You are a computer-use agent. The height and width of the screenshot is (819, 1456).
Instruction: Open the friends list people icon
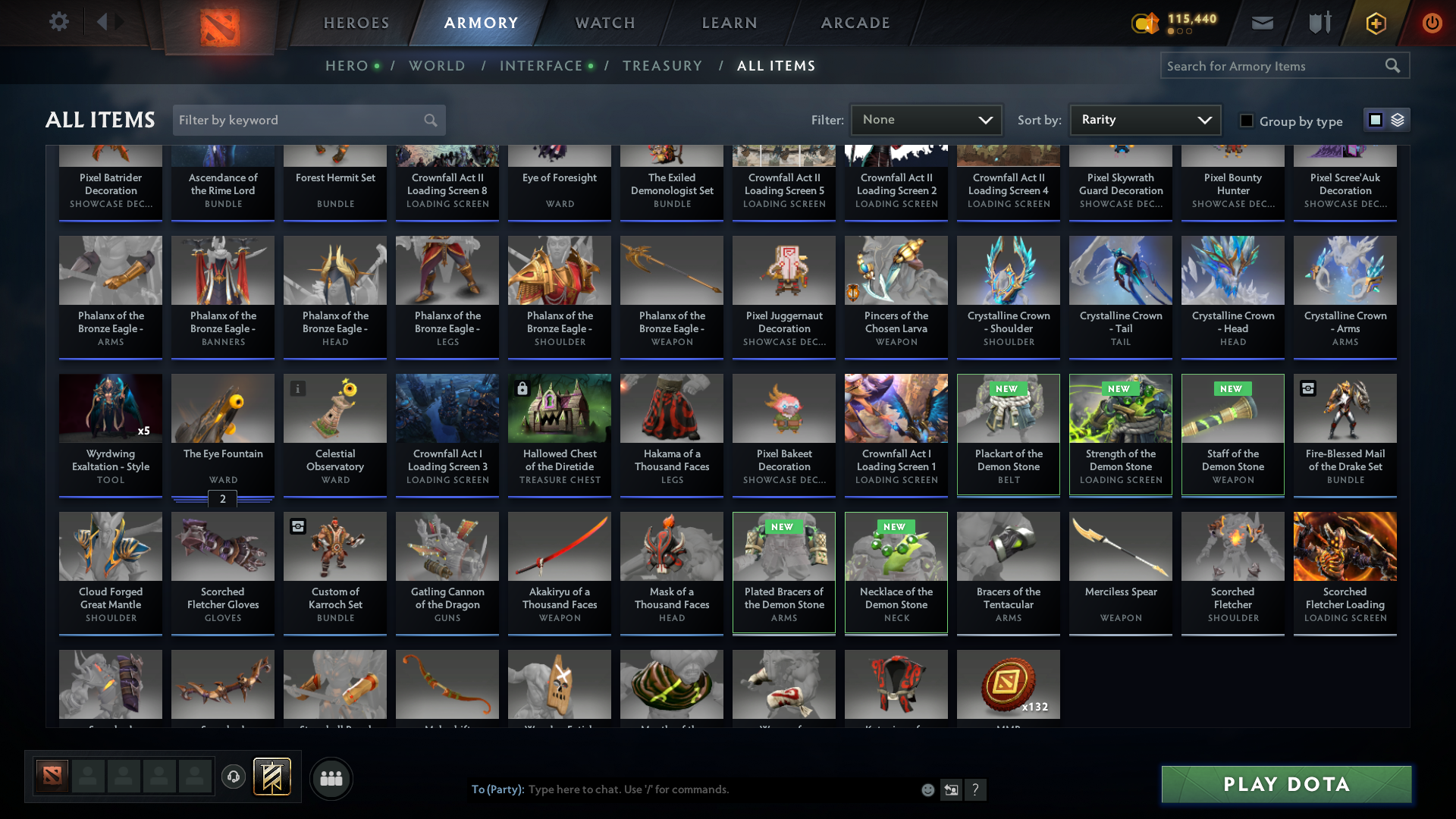pyautogui.click(x=331, y=777)
